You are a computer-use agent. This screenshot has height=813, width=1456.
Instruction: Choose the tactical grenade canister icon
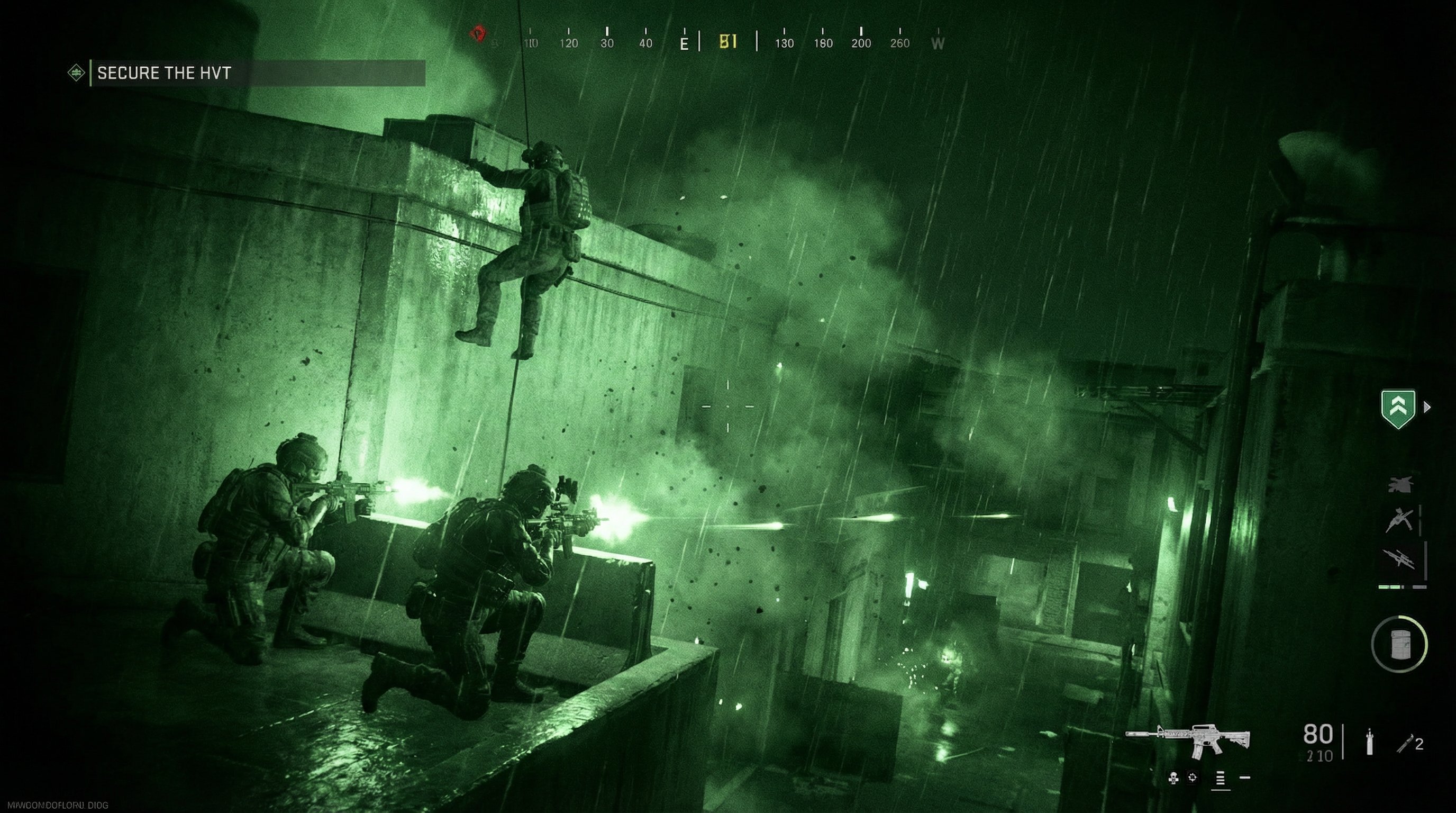(1370, 742)
